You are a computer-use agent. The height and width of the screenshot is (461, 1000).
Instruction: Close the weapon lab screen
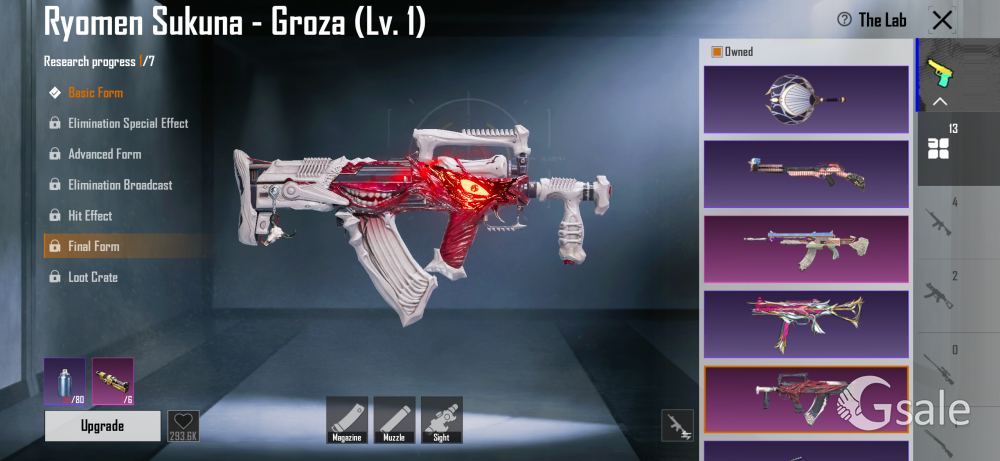pyautogui.click(x=942, y=20)
